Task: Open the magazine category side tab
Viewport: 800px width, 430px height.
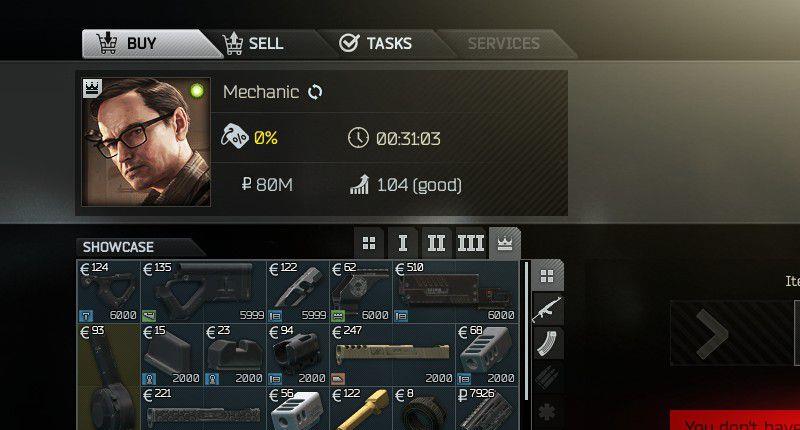Action: (547, 343)
